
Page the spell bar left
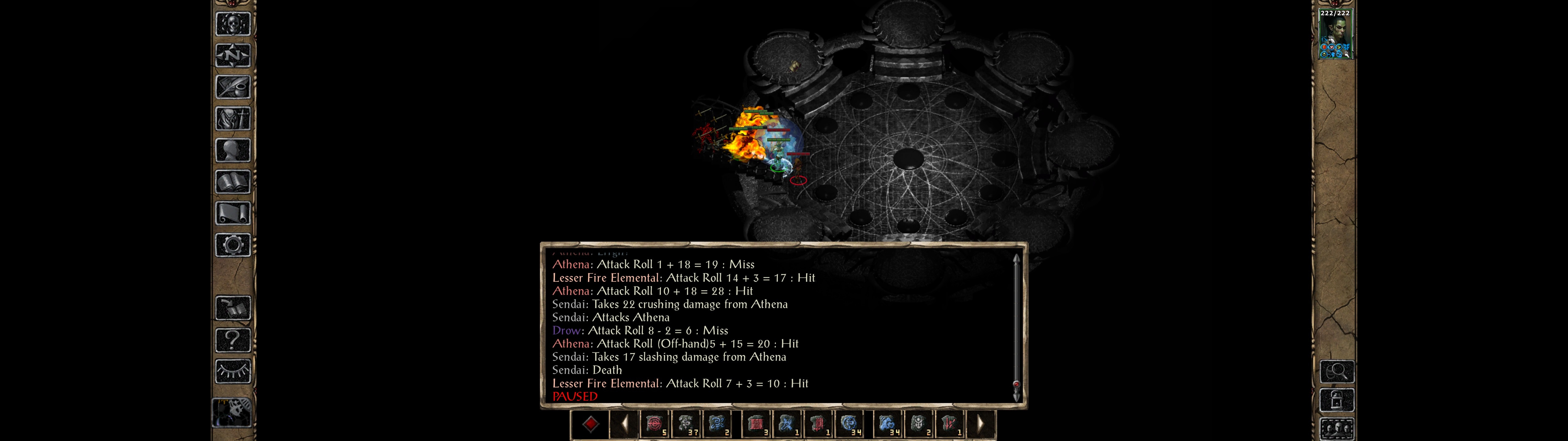coord(624,424)
